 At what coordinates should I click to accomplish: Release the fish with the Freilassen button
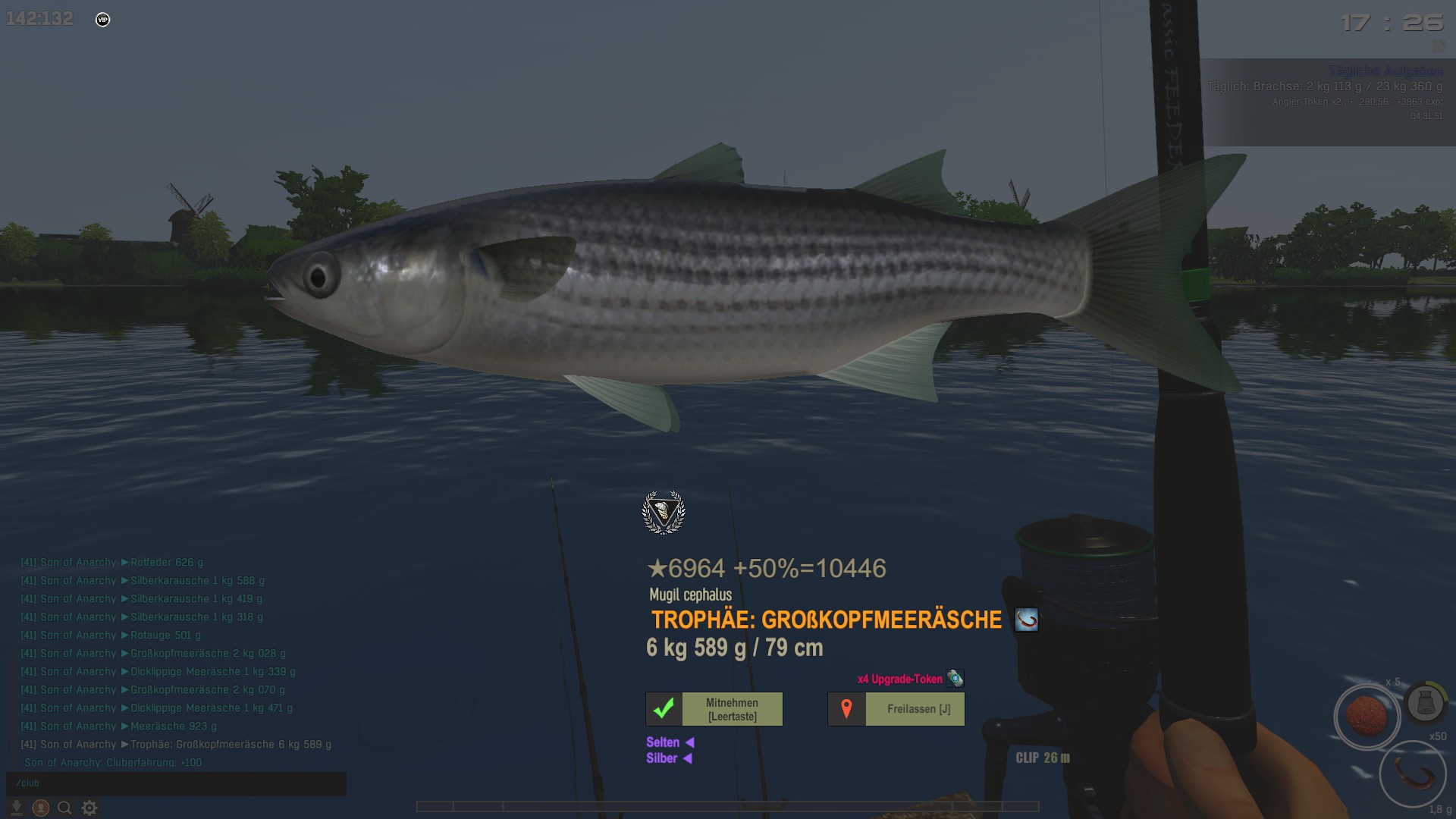(x=896, y=709)
